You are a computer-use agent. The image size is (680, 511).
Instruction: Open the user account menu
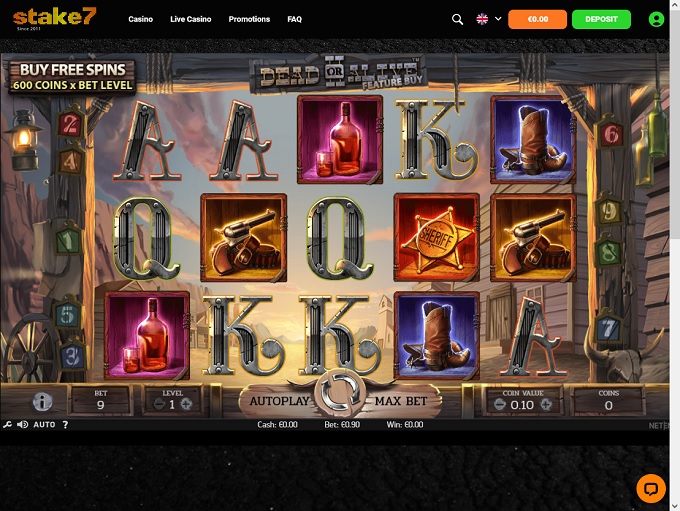[656, 19]
